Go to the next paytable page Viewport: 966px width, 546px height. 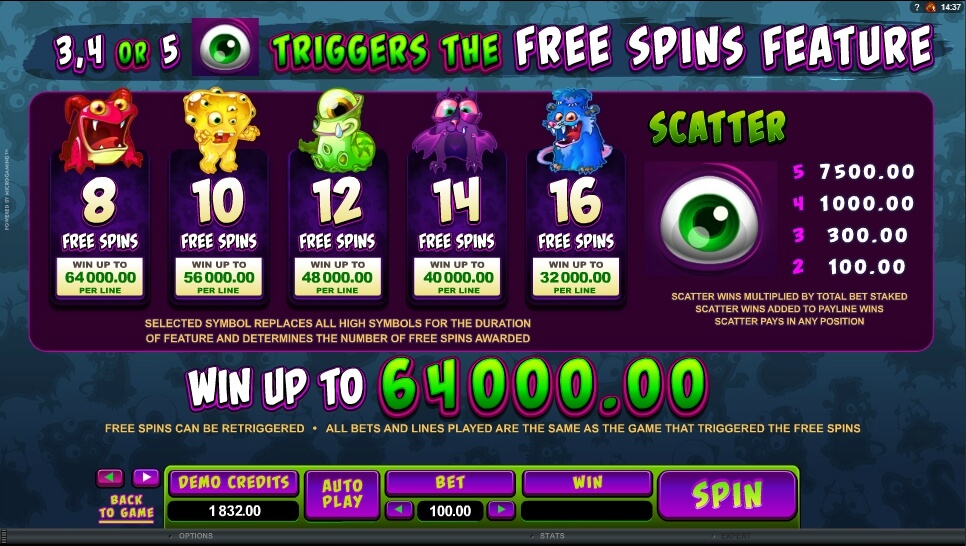146,477
